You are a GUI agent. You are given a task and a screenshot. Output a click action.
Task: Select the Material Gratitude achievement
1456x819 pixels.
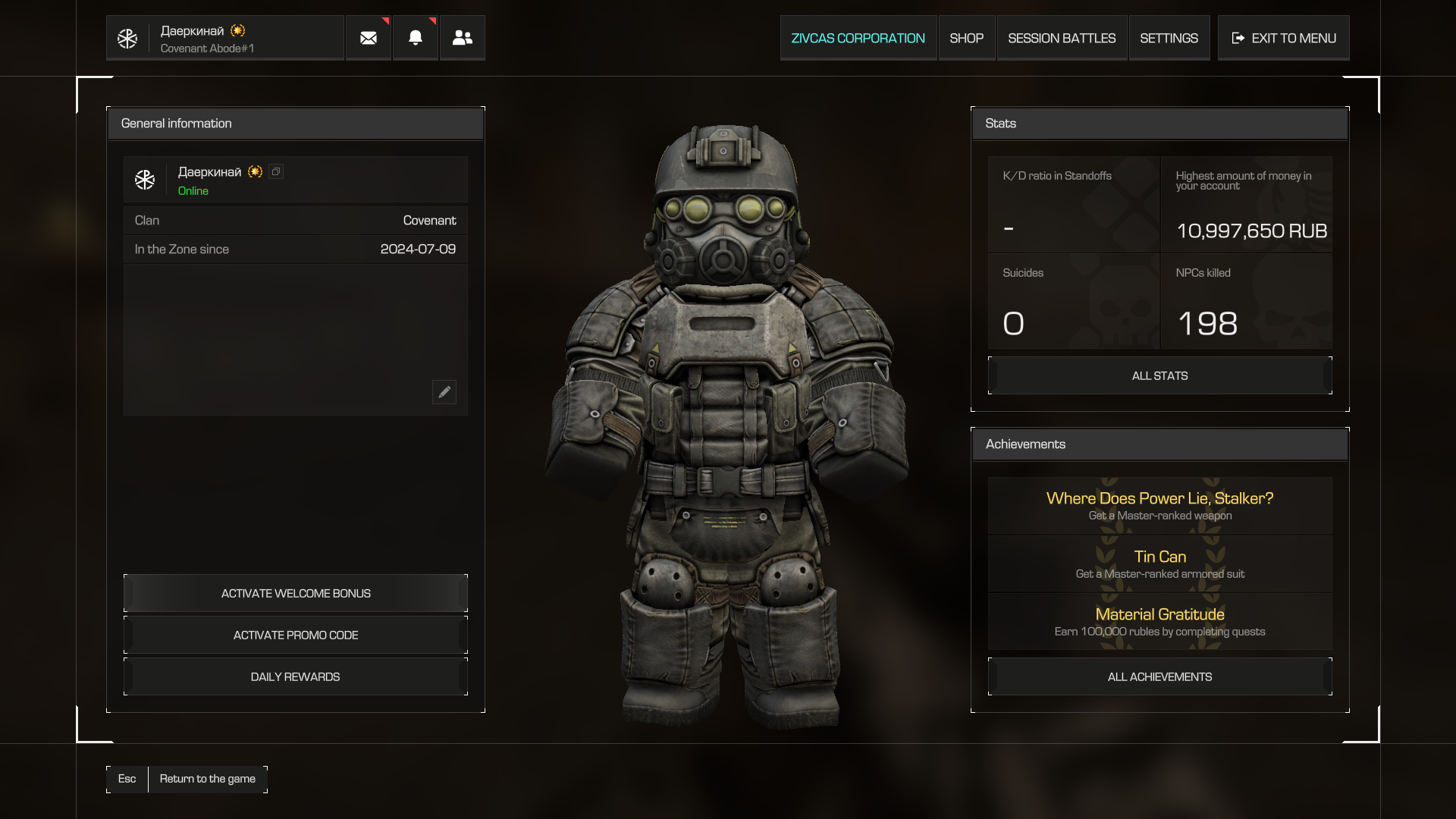(1159, 622)
